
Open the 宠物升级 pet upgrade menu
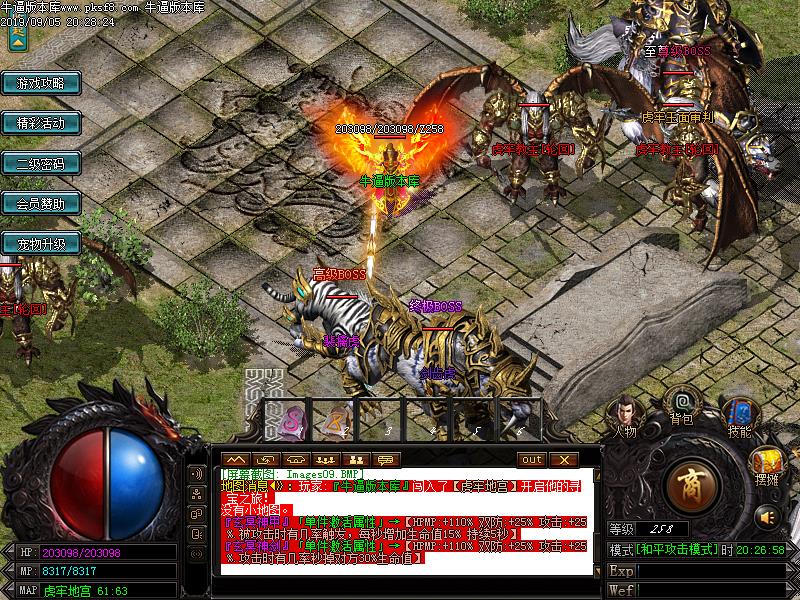point(40,243)
